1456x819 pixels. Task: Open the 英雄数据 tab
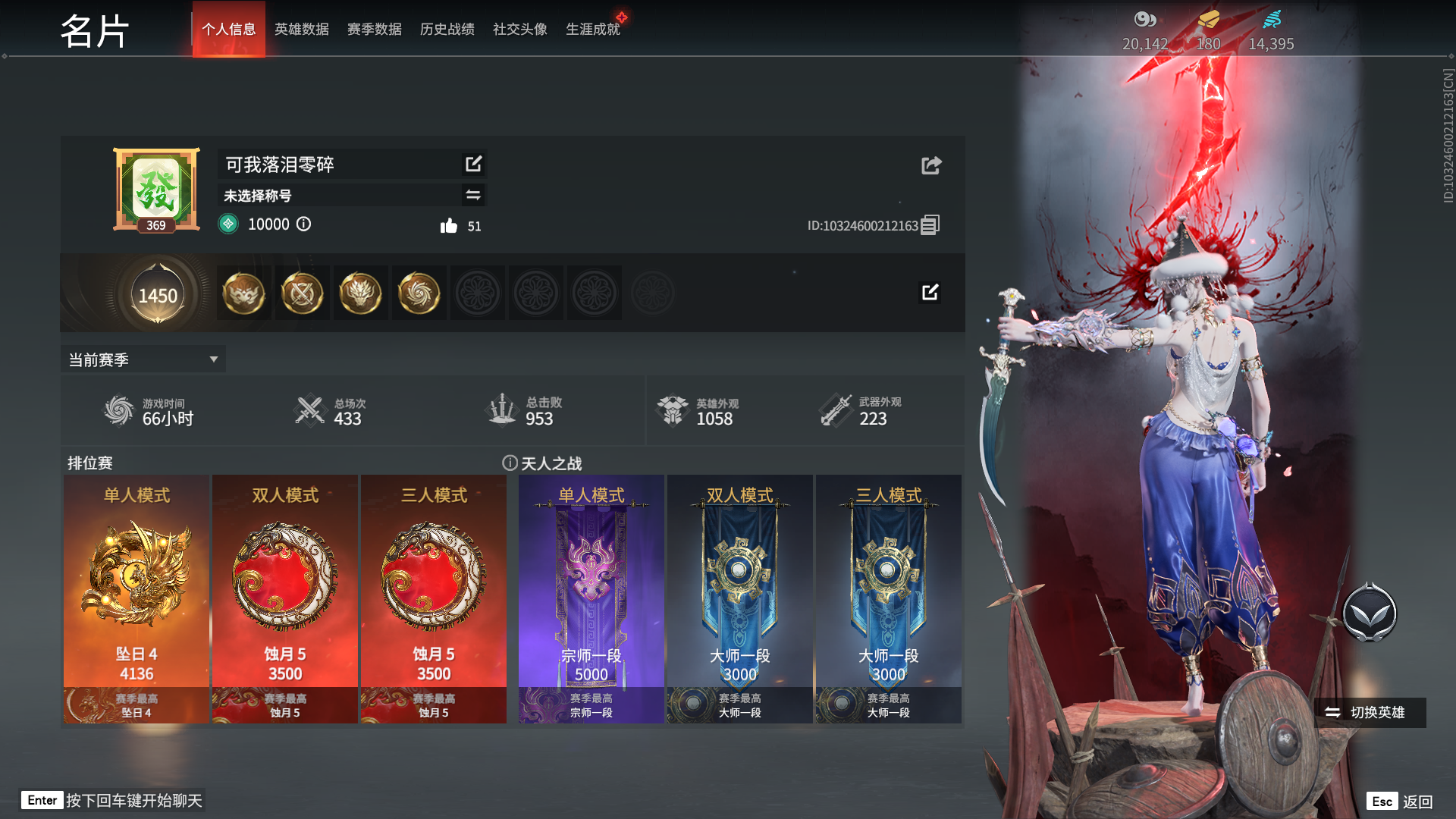click(301, 30)
